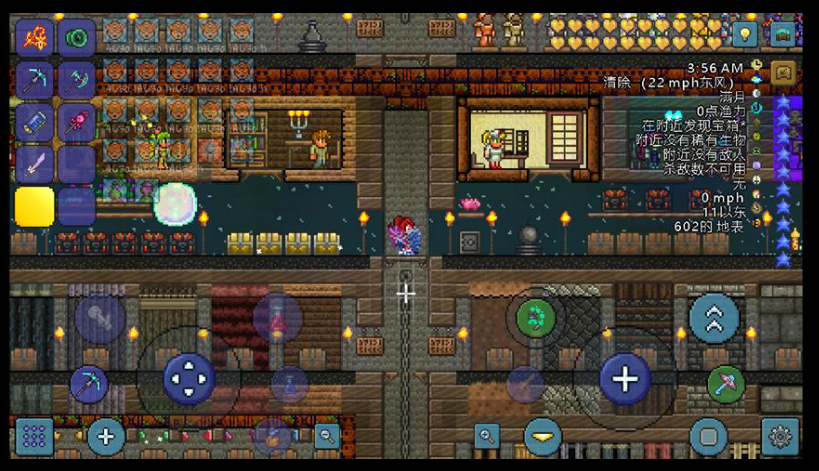Open the inventory grid button
819x471 pixels.
tap(34, 436)
